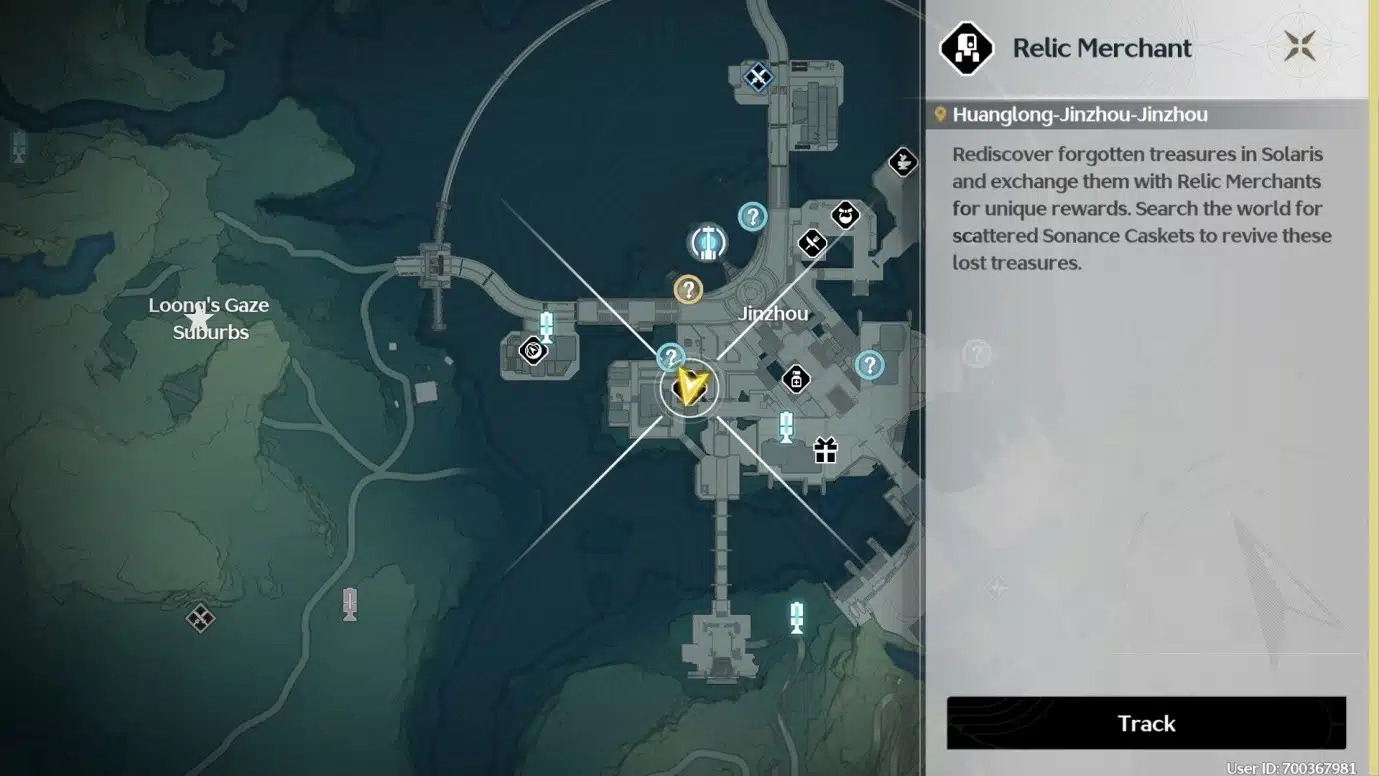The width and height of the screenshot is (1379, 776).
Task: Choose the mustached face merchant marker
Action: (846, 215)
